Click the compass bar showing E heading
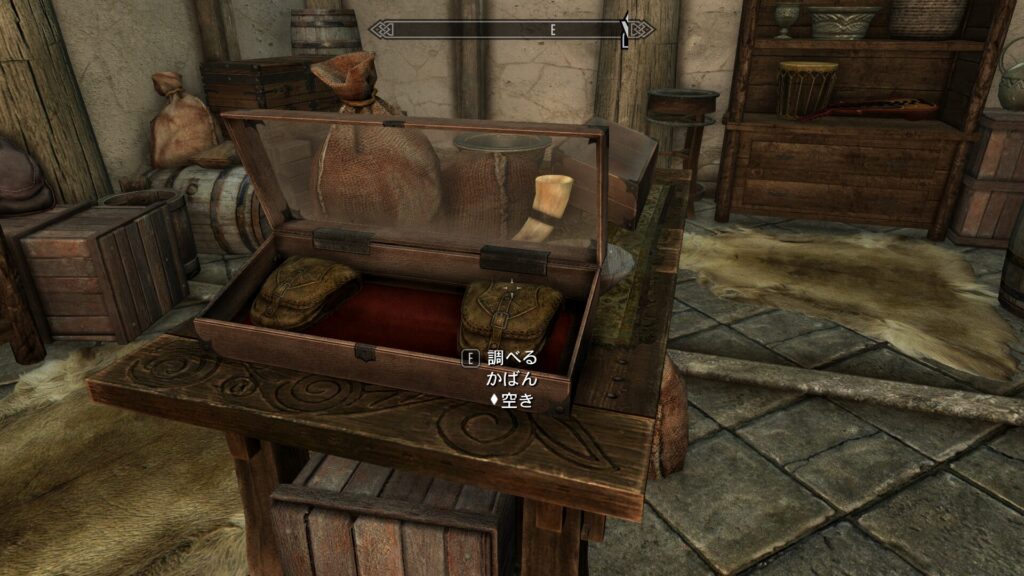Screen dimensions: 1024x576 [x=511, y=30]
